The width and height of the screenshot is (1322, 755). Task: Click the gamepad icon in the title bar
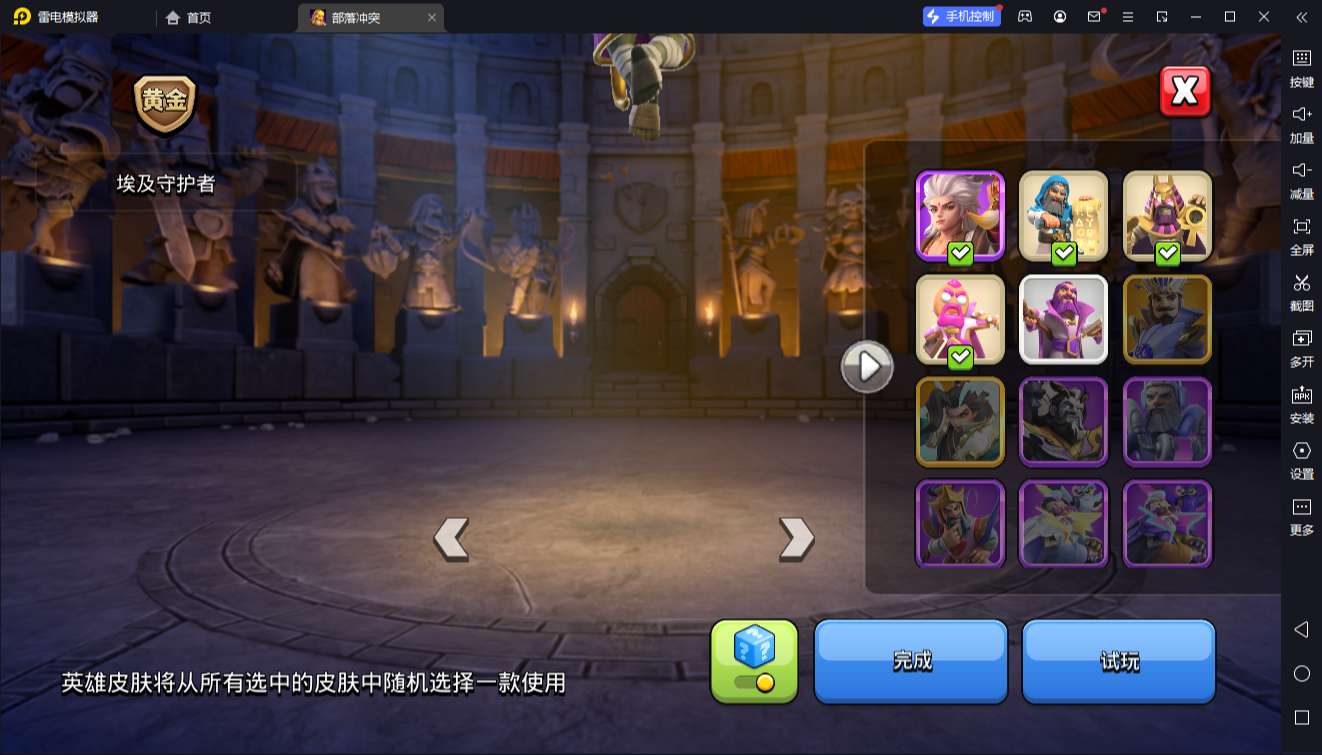(x=1024, y=17)
